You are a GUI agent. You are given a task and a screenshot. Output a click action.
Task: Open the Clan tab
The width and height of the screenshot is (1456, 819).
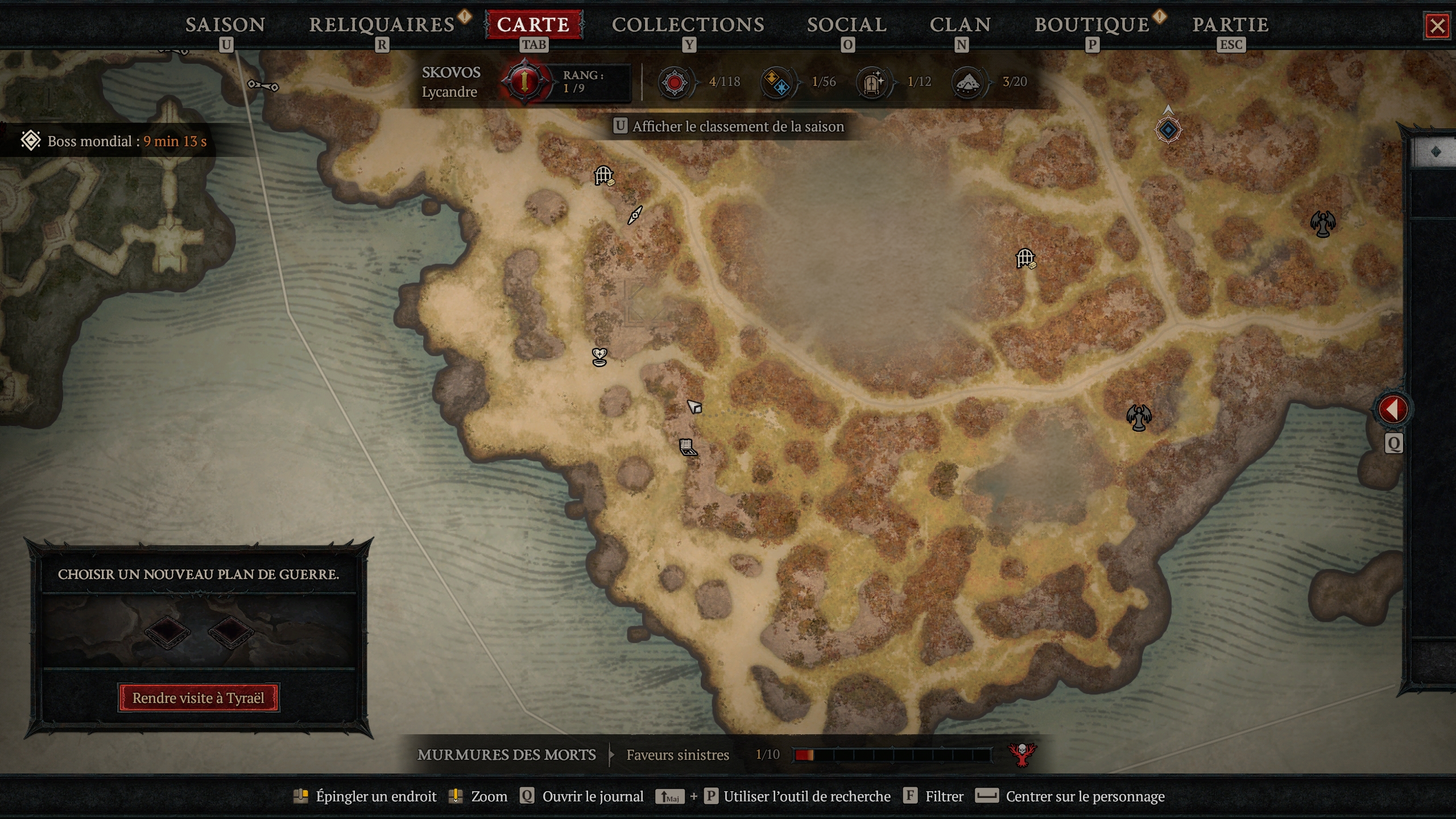click(961, 24)
